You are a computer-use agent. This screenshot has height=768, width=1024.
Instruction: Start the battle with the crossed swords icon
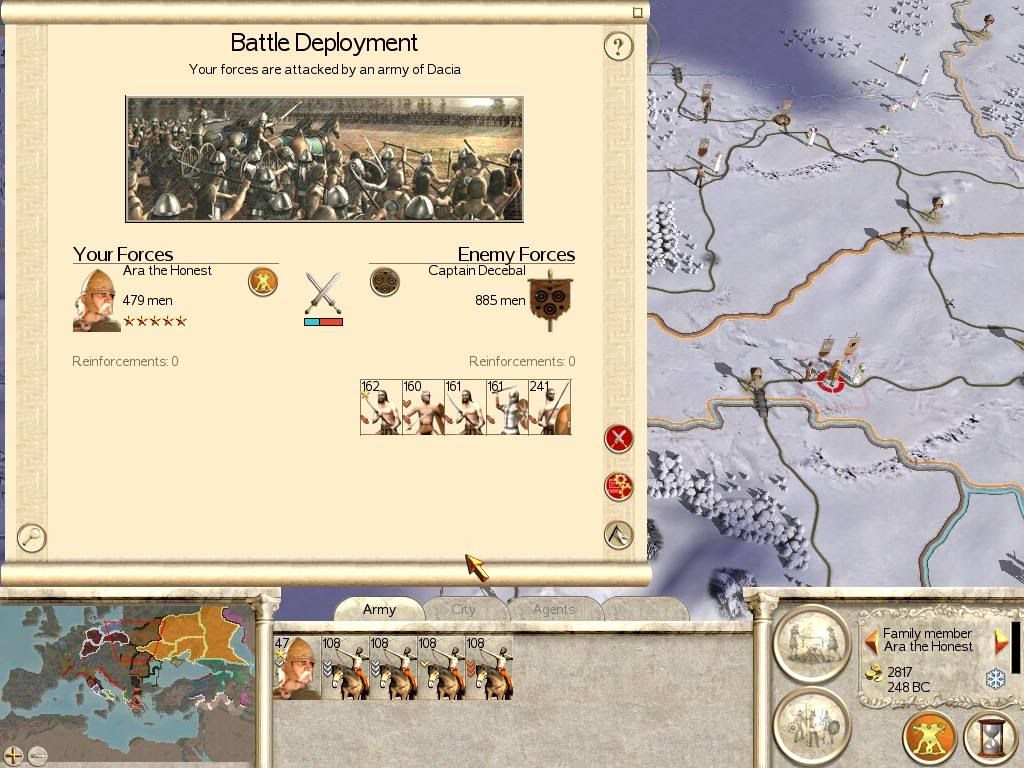pos(323,293)
